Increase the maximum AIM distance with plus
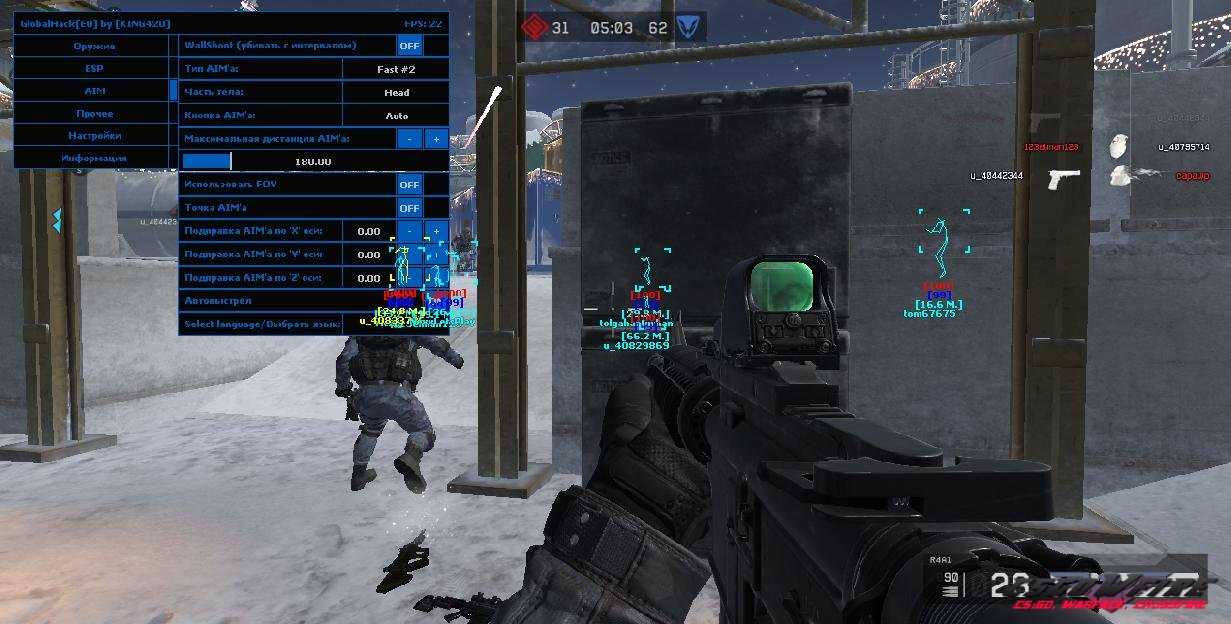 point(436,139)
